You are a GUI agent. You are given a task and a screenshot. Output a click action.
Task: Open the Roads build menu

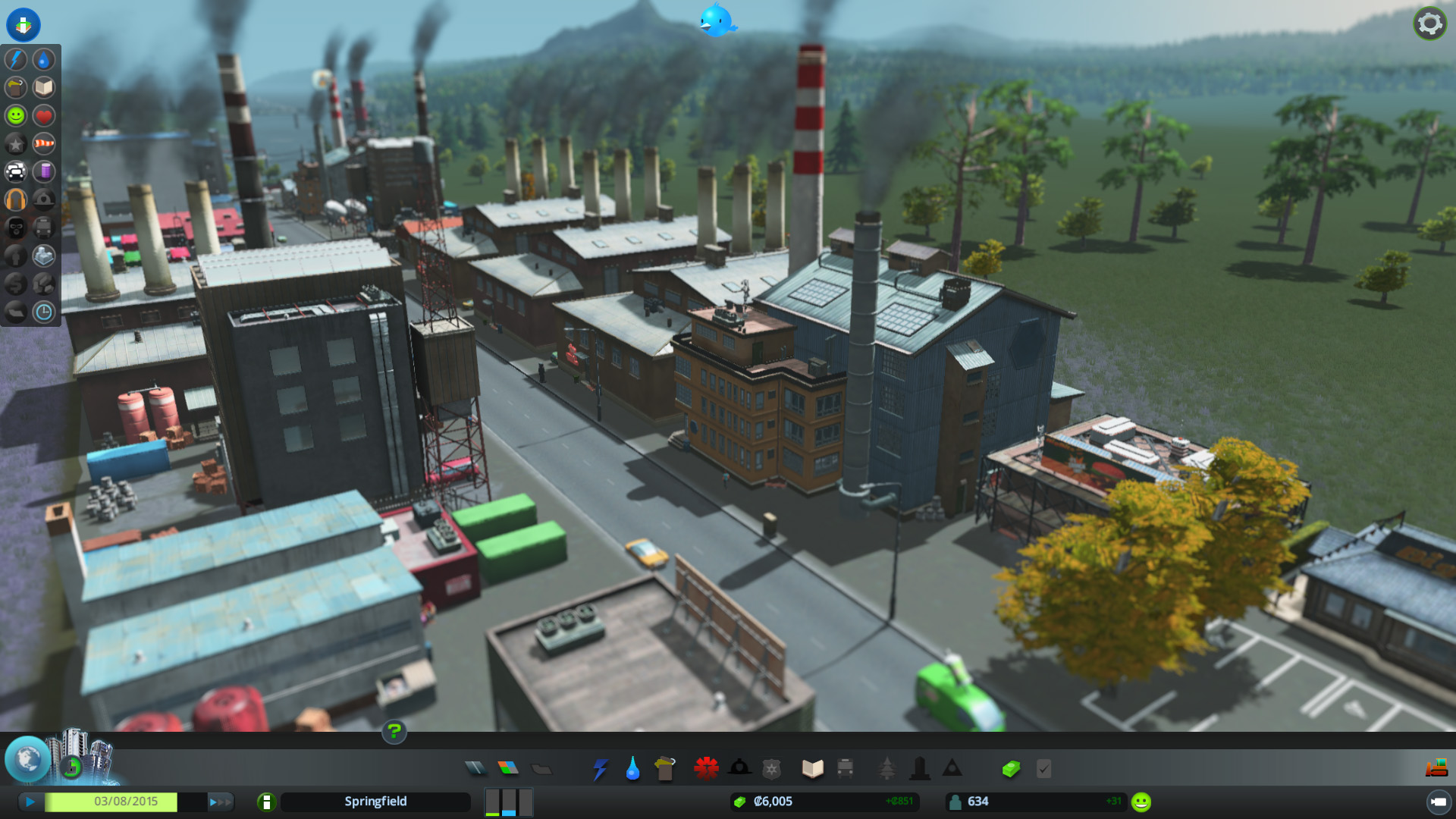tap(475, 768)
